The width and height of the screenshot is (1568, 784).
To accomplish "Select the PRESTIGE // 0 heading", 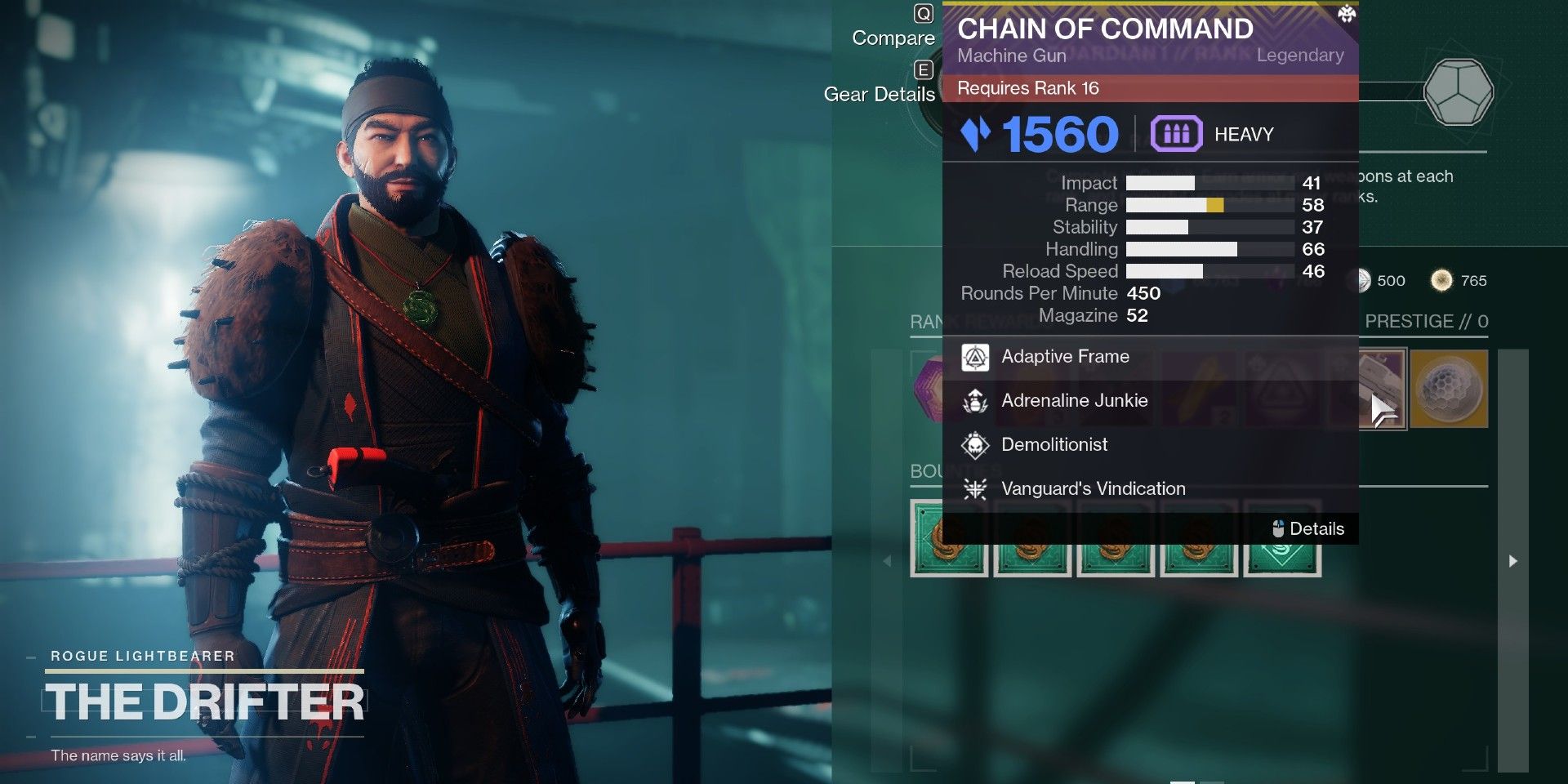I will [x=1428, y=322].
